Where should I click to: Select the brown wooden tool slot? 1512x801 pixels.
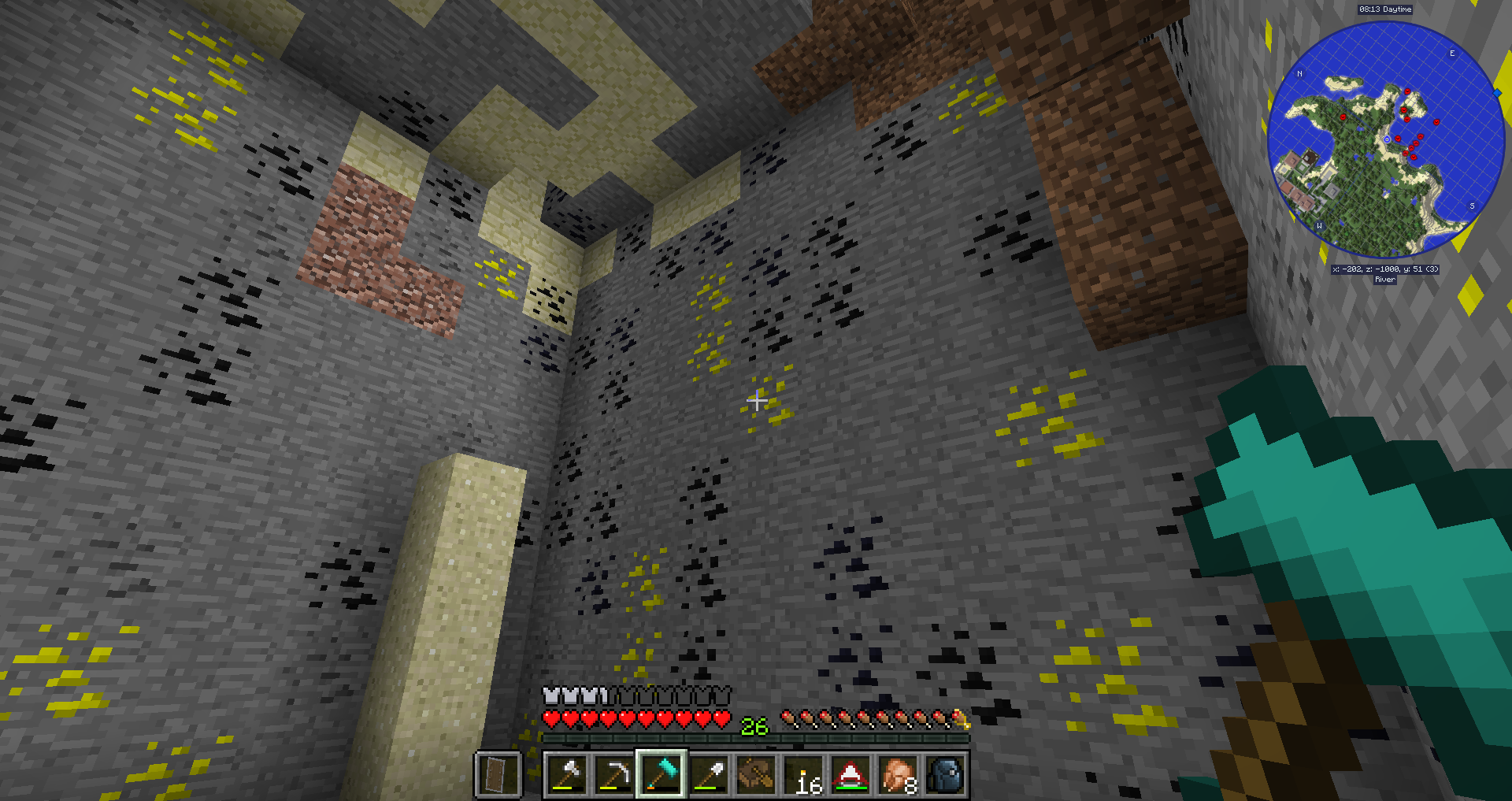click(756, 775)
